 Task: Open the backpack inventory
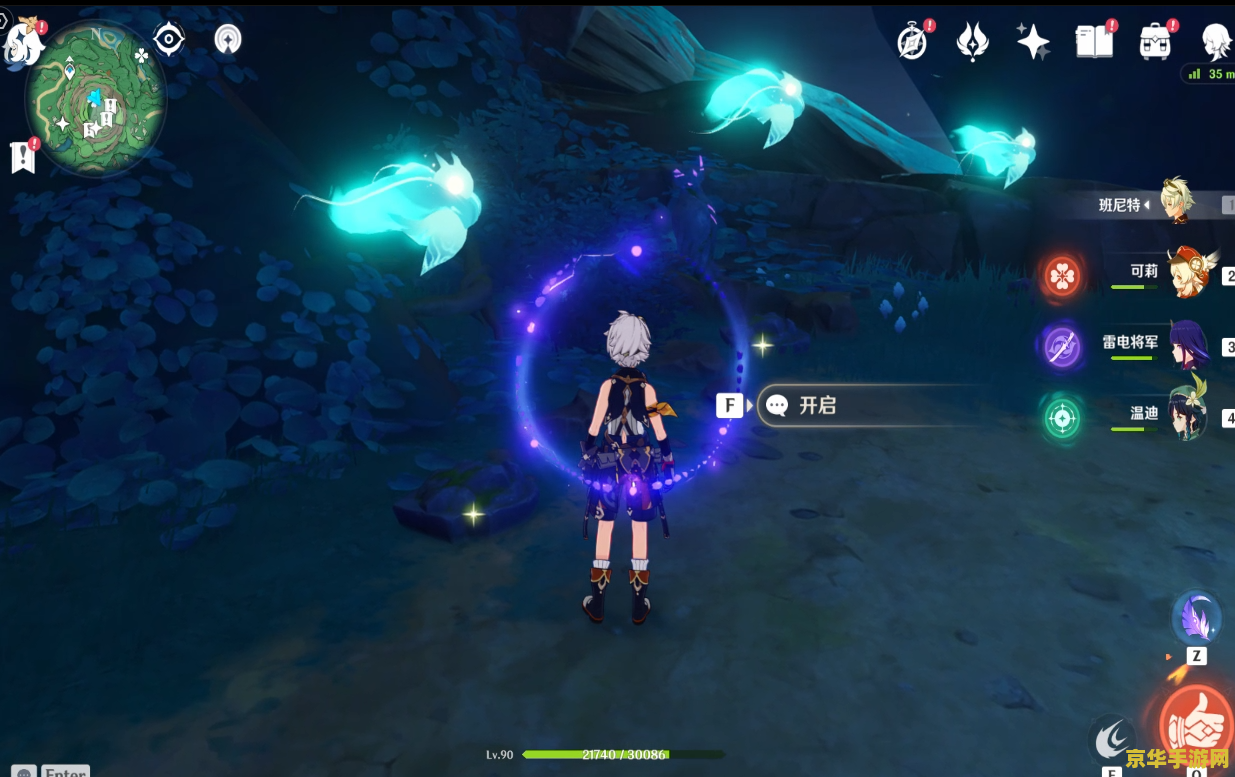point(1155,42)
